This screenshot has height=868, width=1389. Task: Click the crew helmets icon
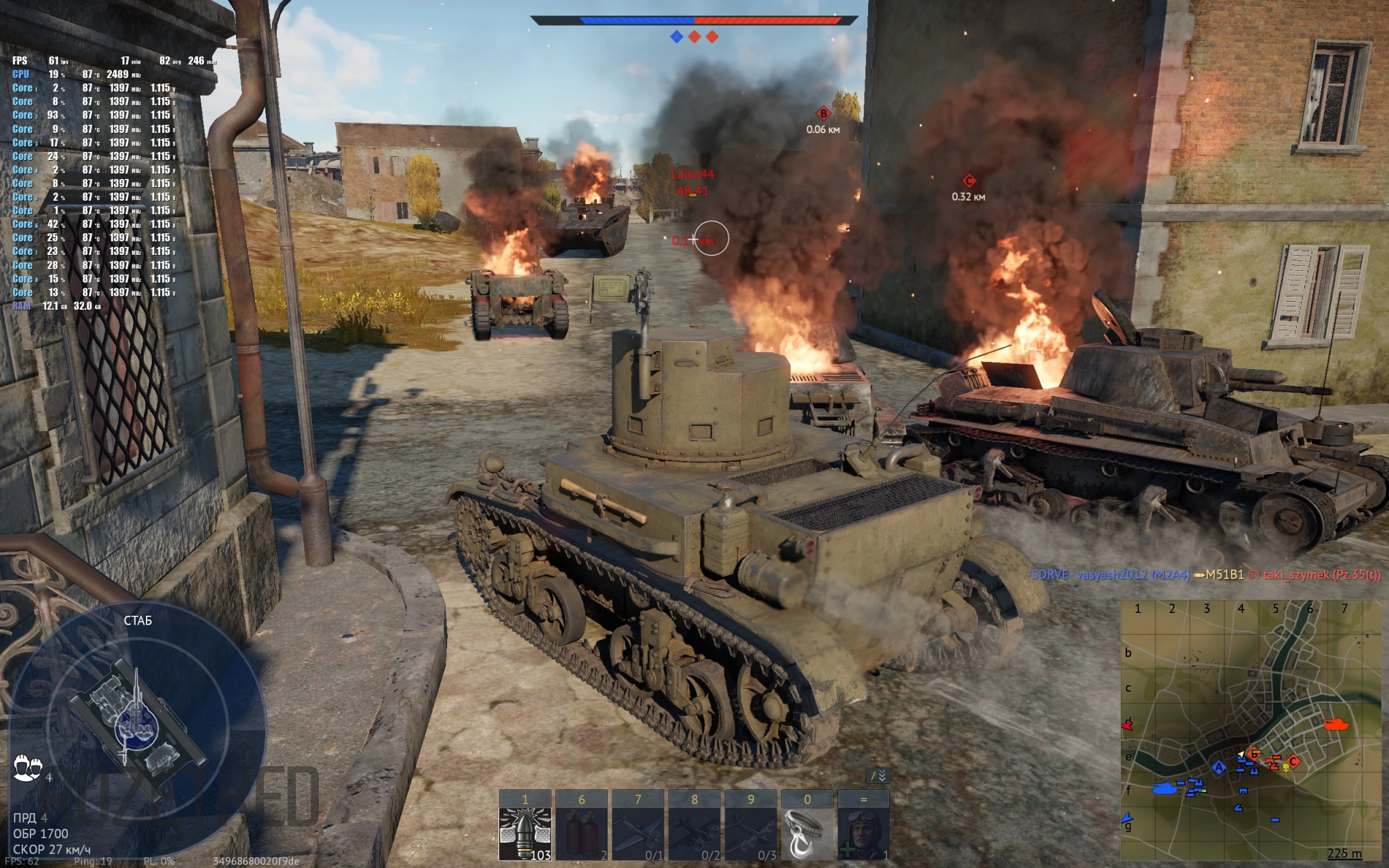28,768
